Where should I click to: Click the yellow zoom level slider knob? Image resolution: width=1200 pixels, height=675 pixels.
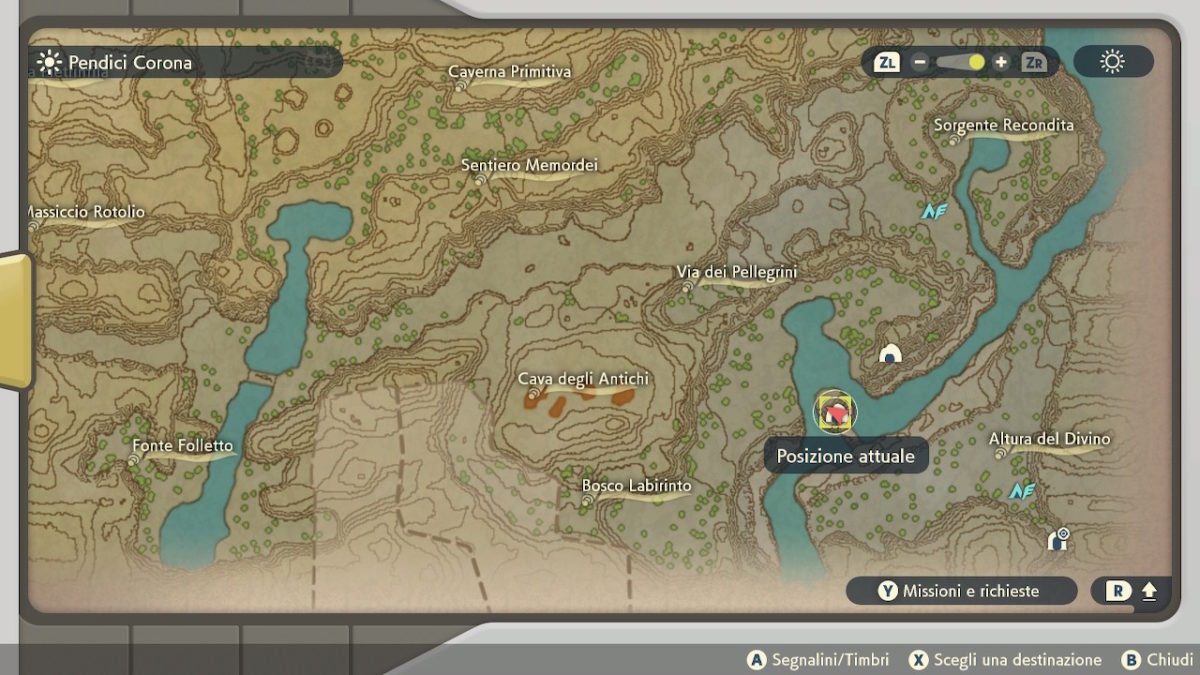tap(976, 62)
